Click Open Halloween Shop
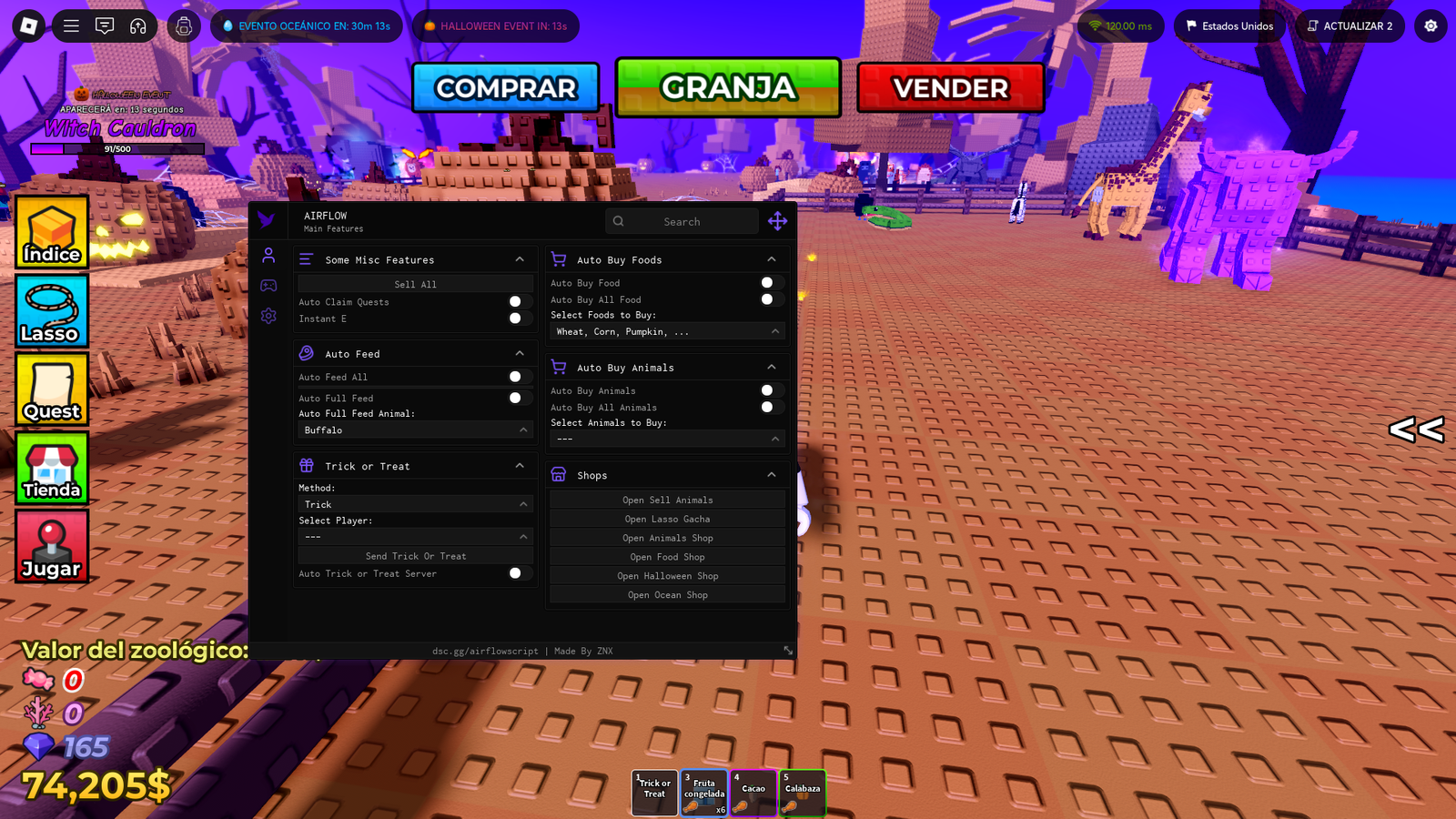1456x819 pixels. (667, 575)
